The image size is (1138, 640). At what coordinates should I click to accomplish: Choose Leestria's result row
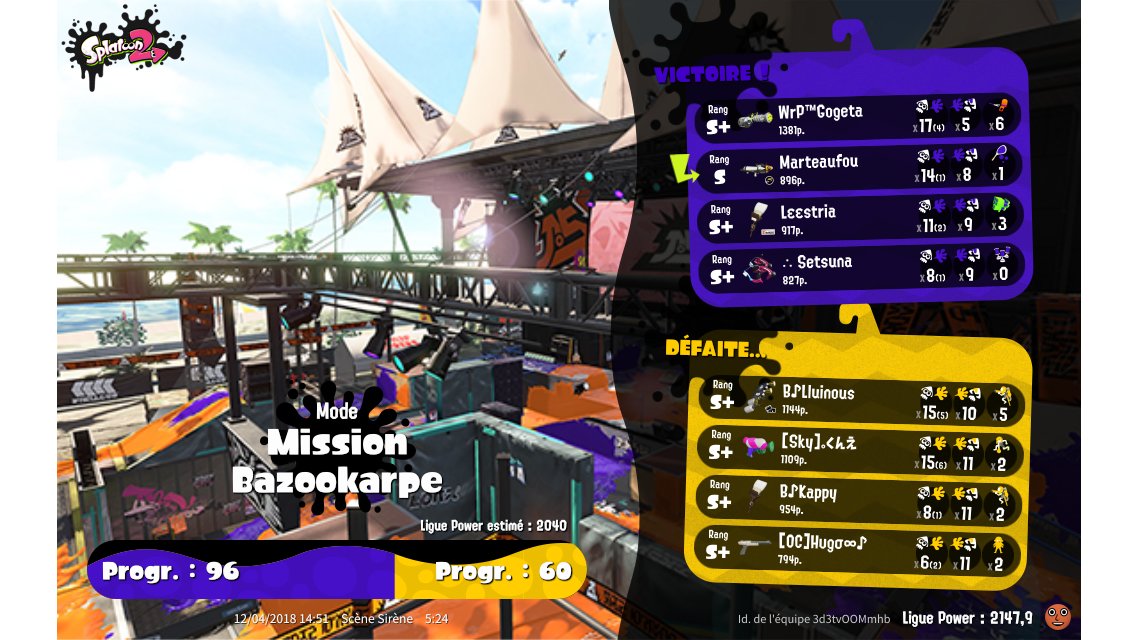click(x=860, y=217)
